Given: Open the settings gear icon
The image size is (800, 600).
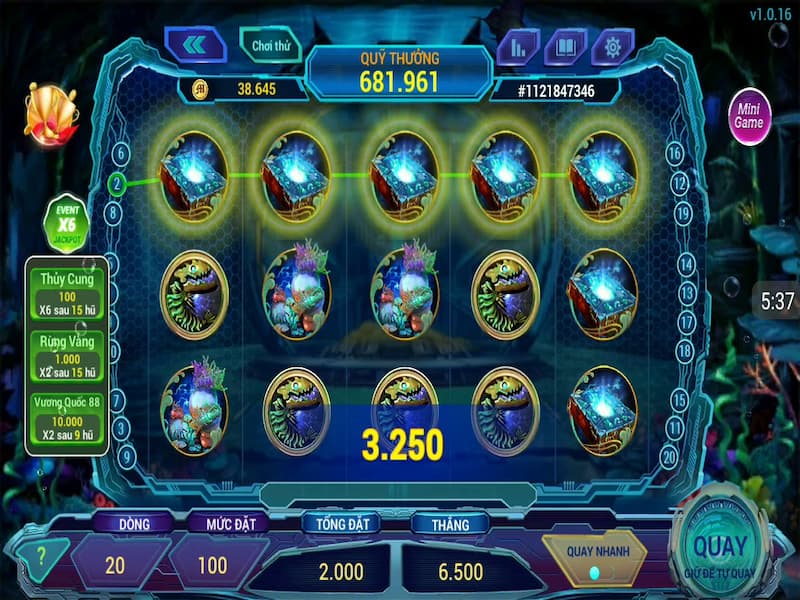Looking at the screenshot, I should (x=612, y=47).
